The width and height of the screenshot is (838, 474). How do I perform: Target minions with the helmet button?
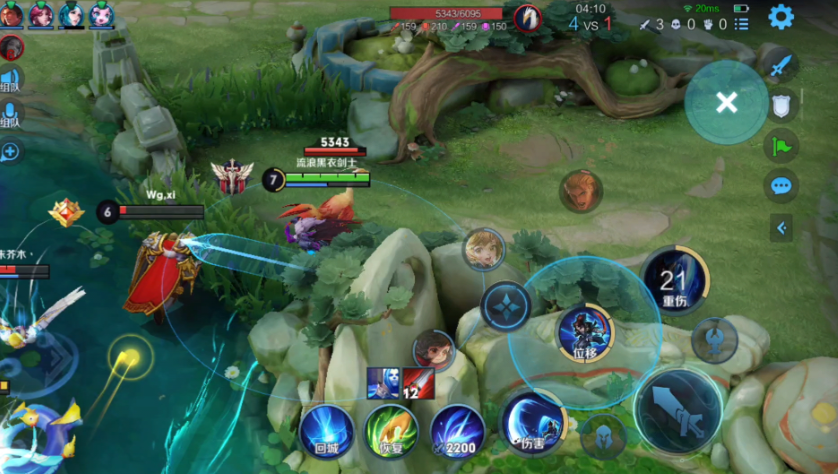click(603, 437)
